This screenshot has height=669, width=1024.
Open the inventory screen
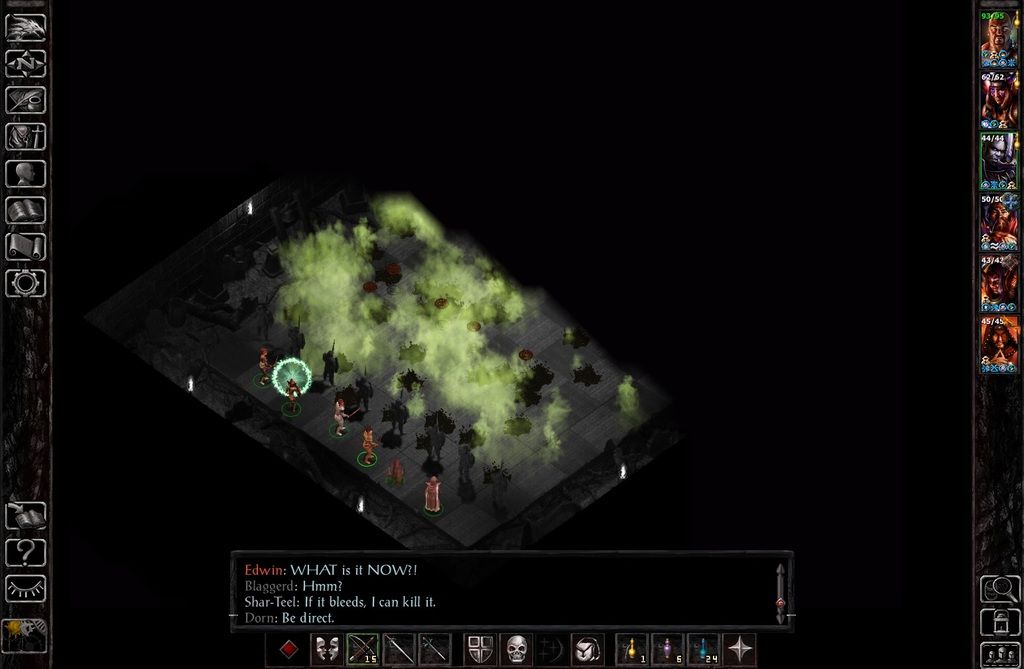[25, 136]
